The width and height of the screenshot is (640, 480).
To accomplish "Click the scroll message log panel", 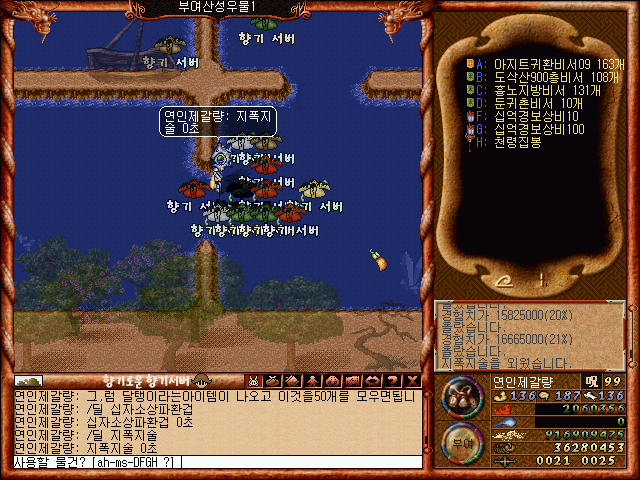I will 530,336.
